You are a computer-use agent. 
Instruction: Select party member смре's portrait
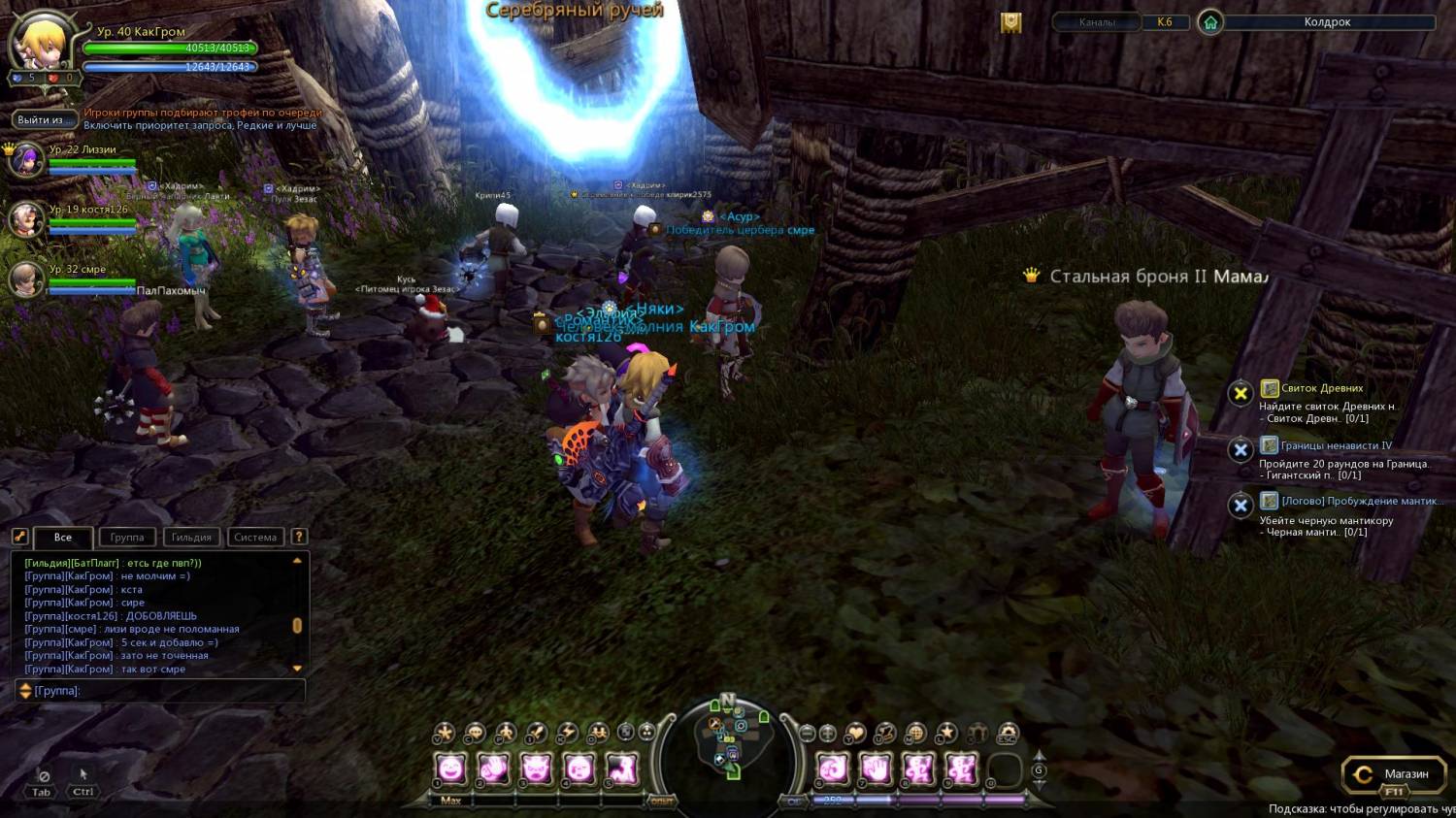(25, 279)
